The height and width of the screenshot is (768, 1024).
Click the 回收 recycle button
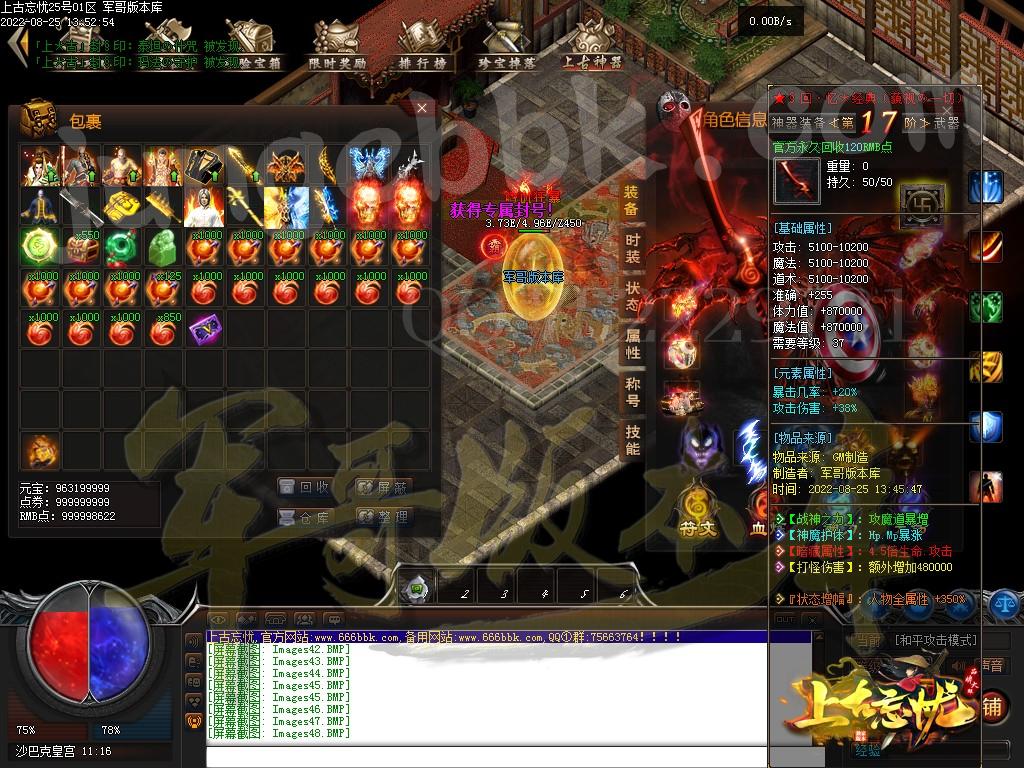[305, 488]
